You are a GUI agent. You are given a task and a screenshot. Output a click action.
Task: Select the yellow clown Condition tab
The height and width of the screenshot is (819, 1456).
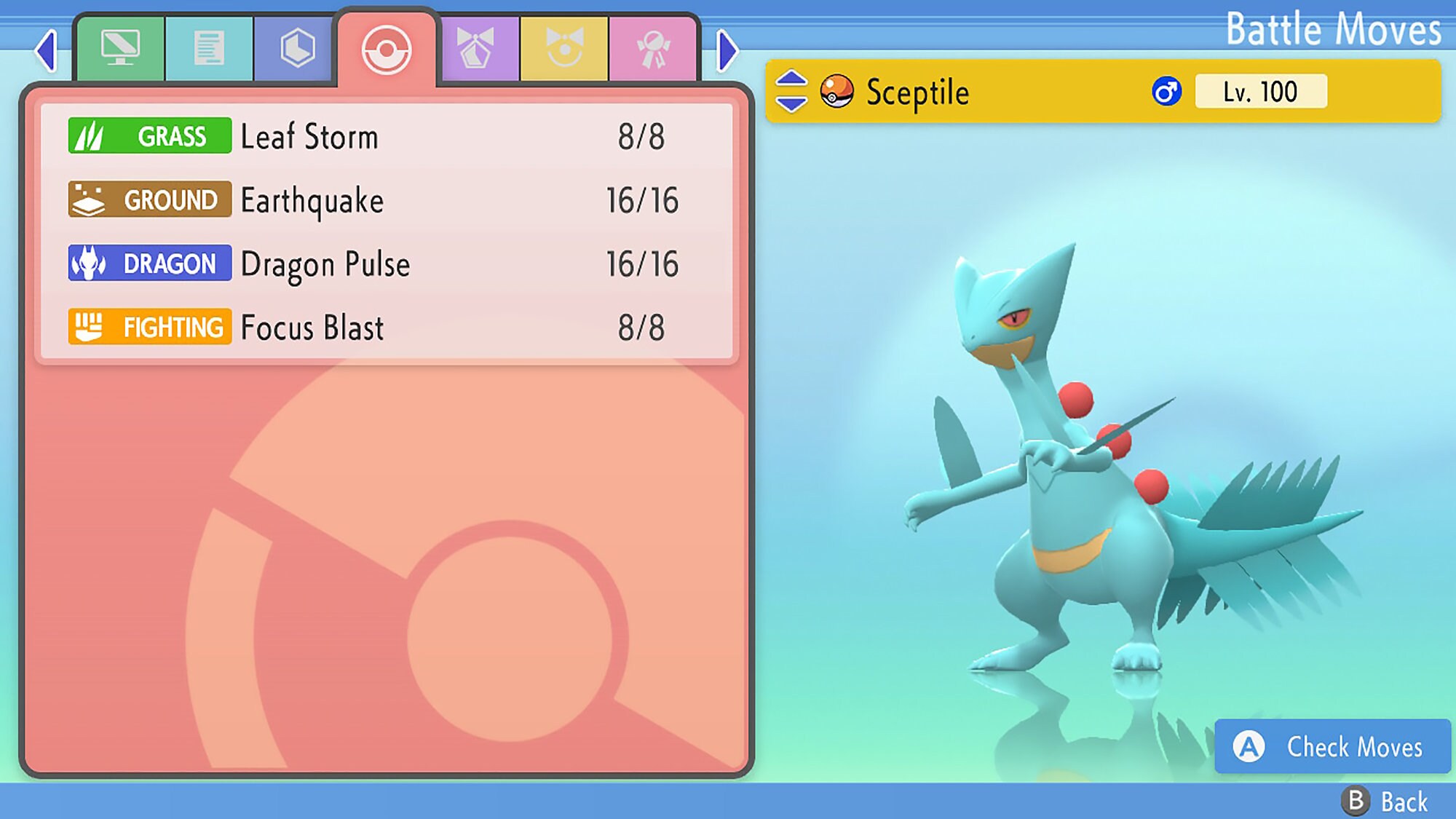point(564,45)
